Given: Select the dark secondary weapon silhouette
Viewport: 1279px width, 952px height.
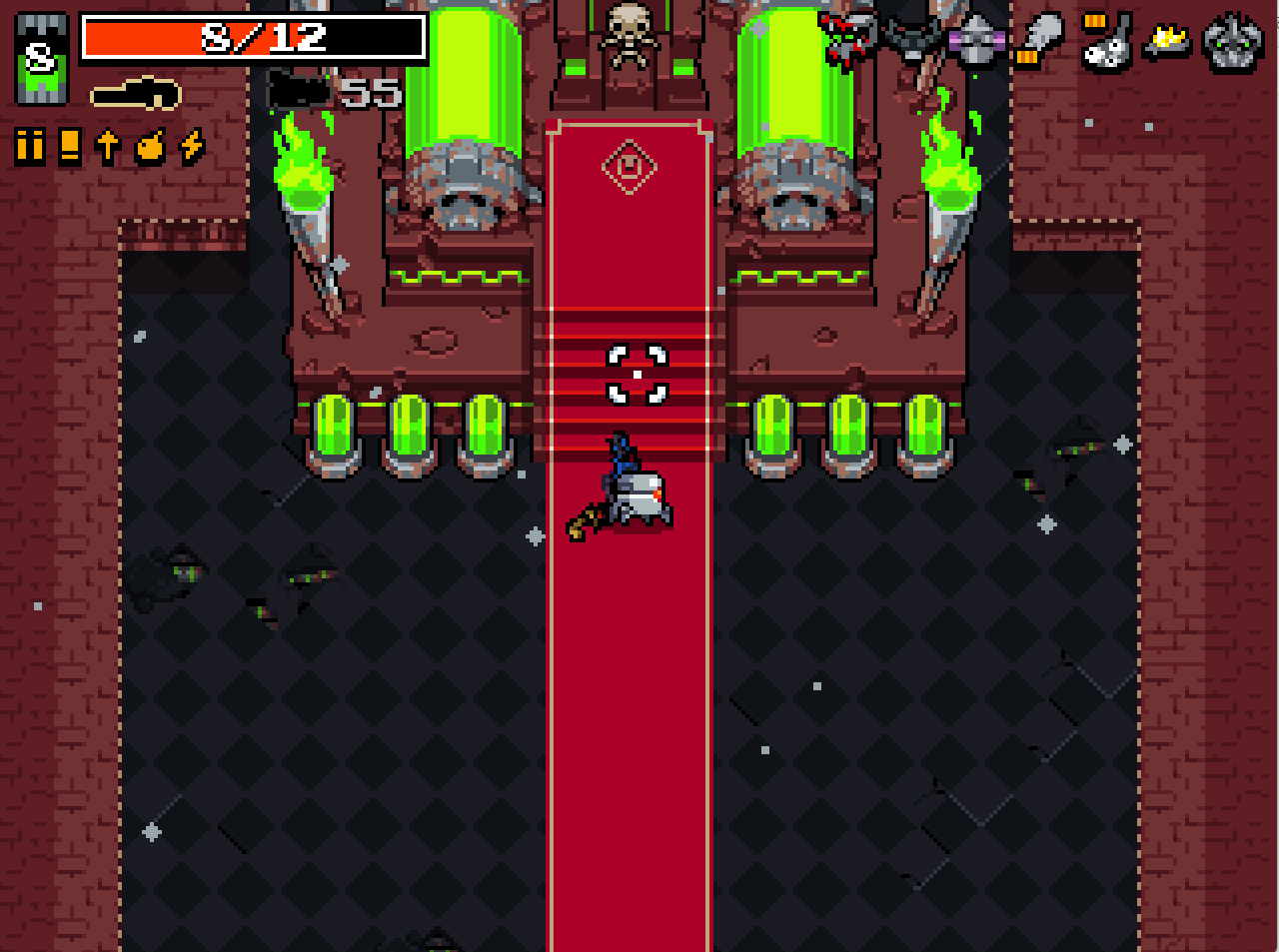Looking at the screenshot, I should 298,93.
